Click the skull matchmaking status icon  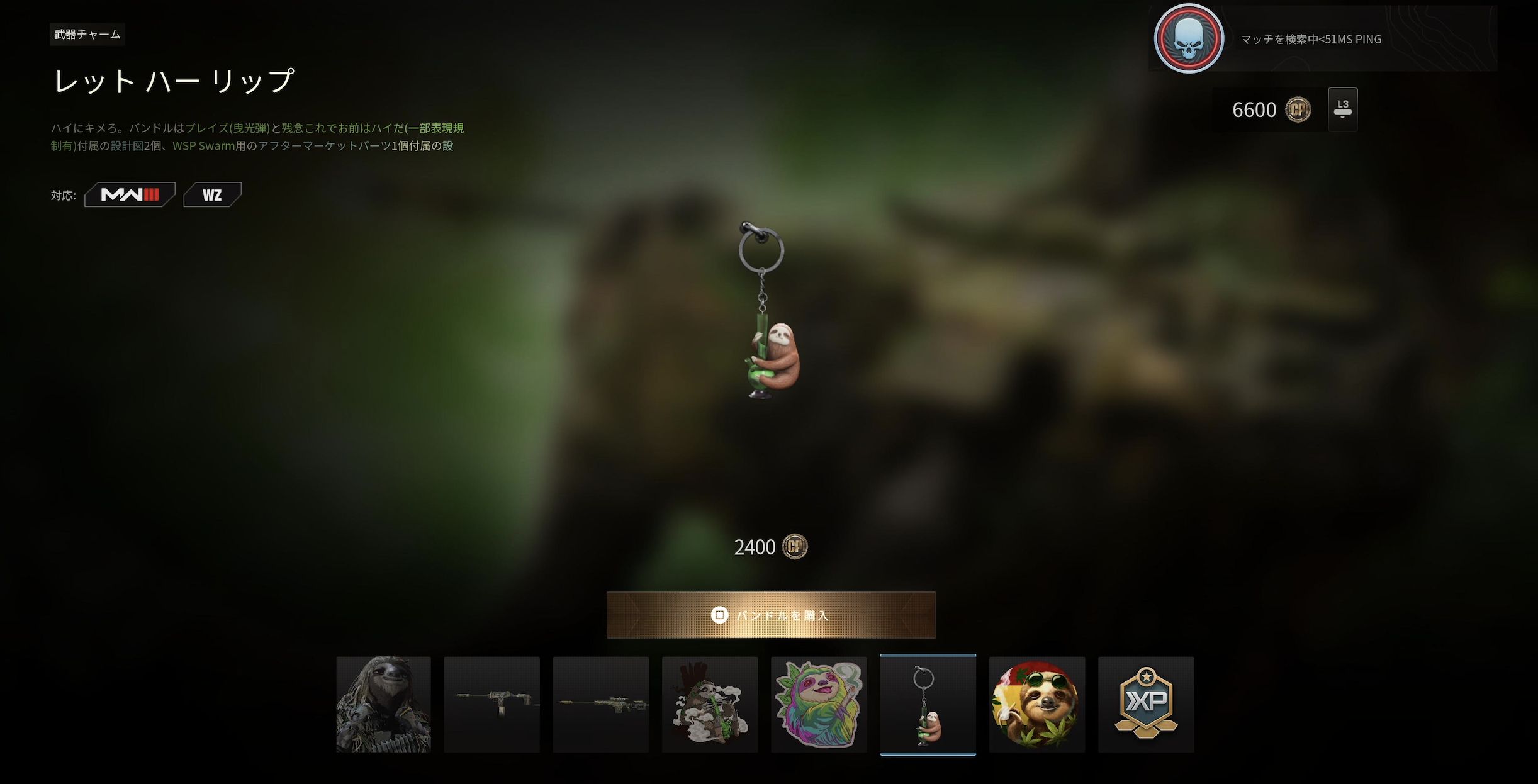point(1188,39)
